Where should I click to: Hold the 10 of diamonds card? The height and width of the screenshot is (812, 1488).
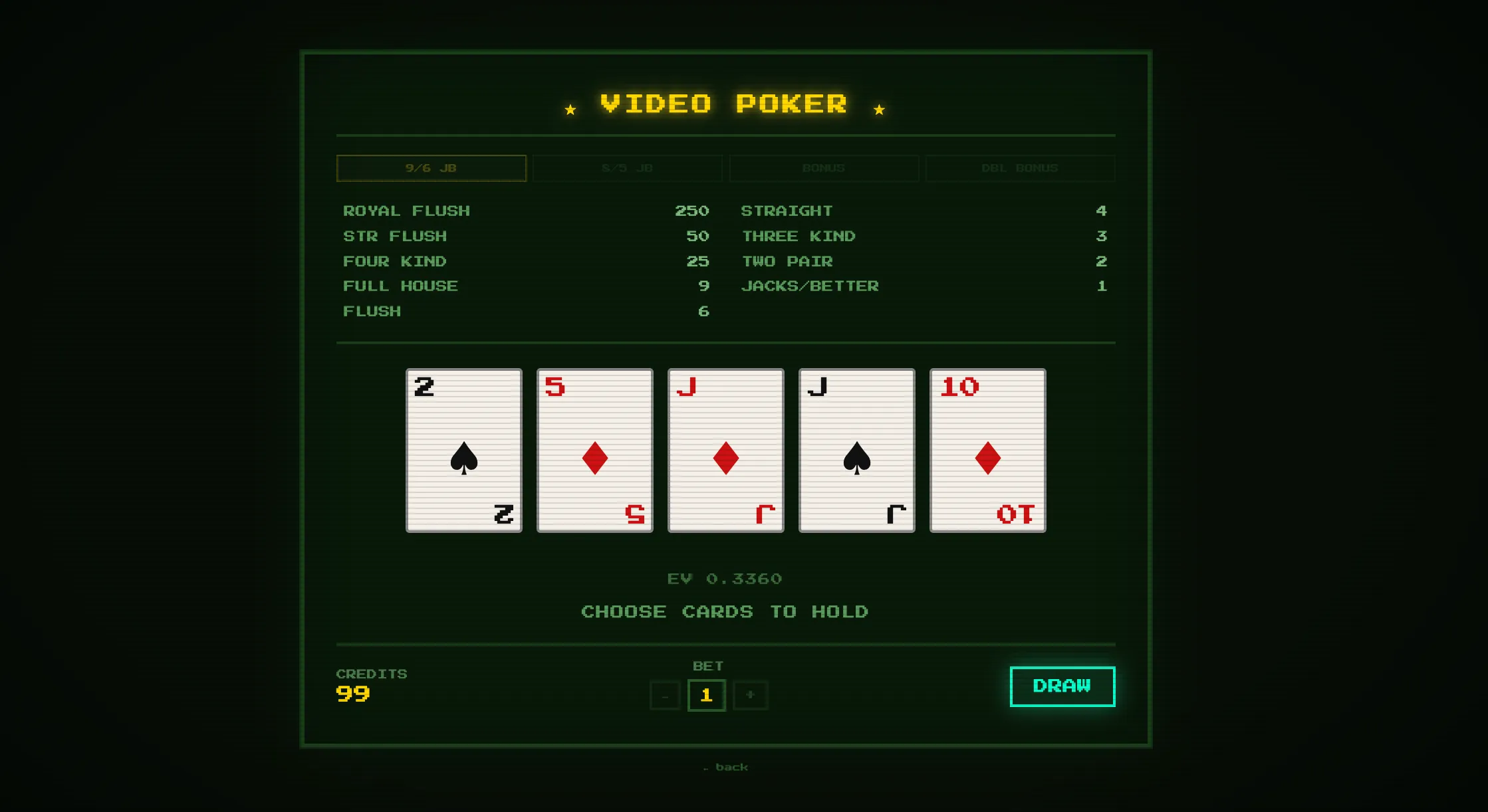(x=987, y=450)
